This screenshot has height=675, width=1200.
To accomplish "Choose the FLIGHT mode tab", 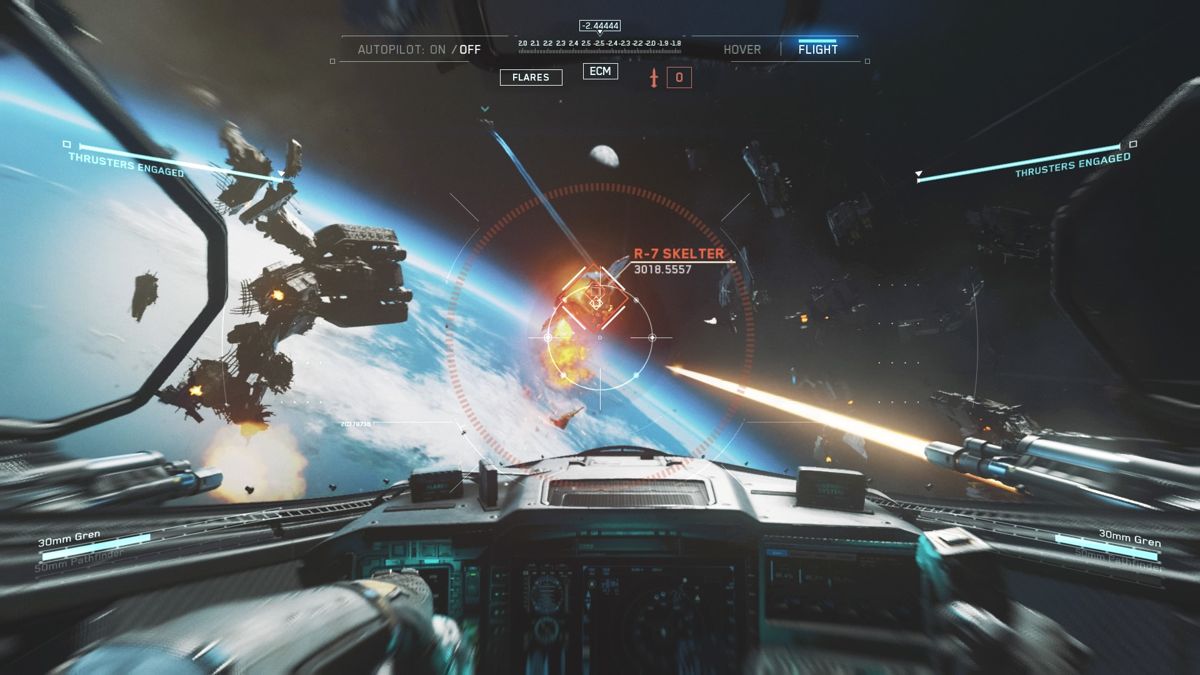I will (818, 49).
